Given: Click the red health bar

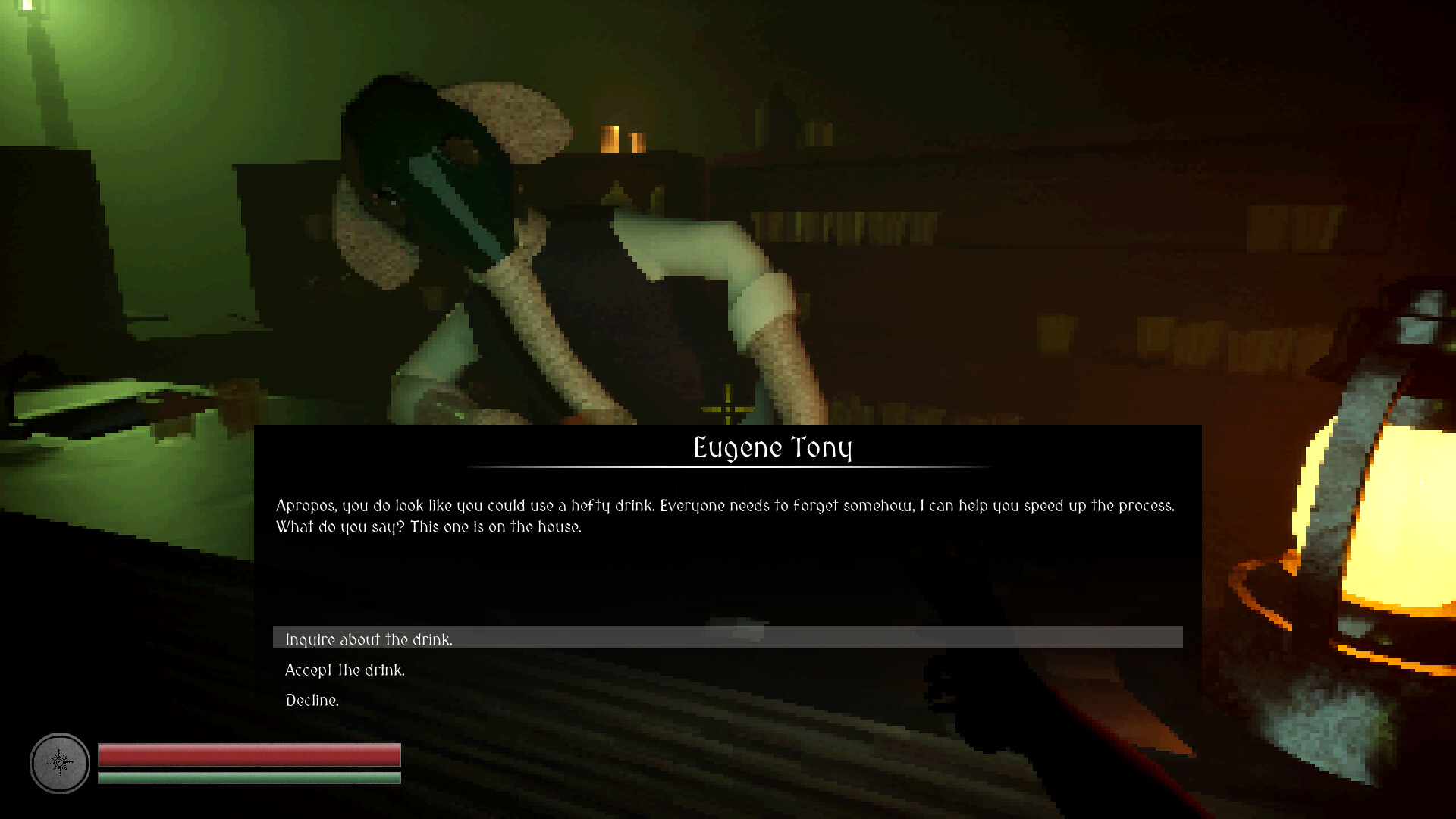Looking at the screenshot, I should tap(250, 755).
